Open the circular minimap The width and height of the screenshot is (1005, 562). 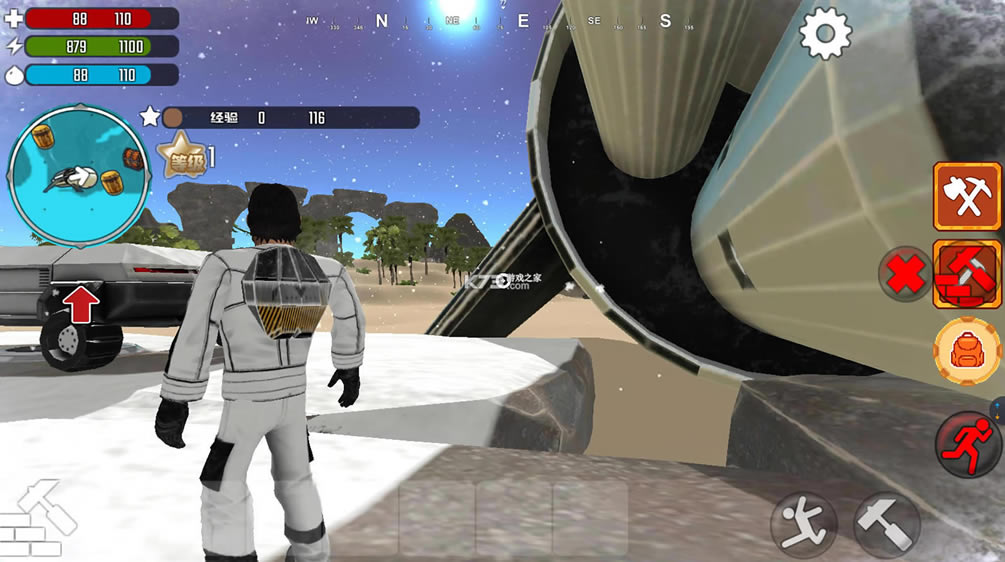(x=80, y=176)
